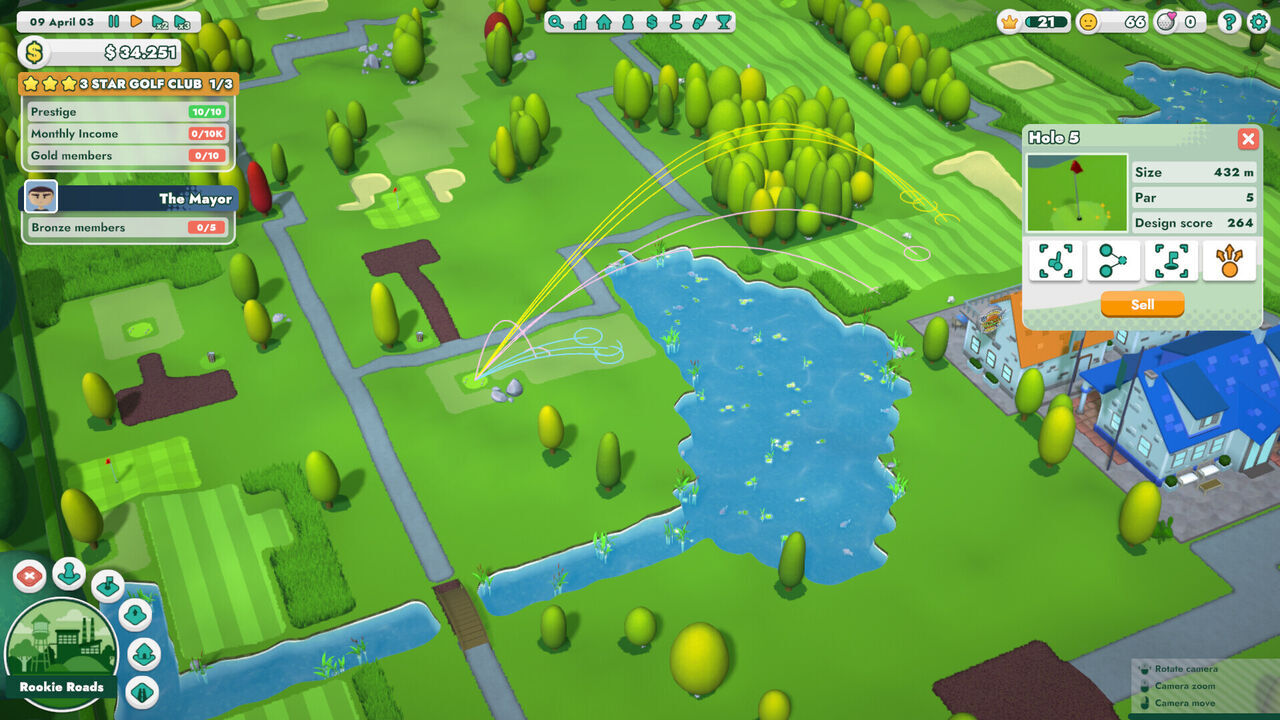
Task: Open the question mark help
Action: [1230, 21]
